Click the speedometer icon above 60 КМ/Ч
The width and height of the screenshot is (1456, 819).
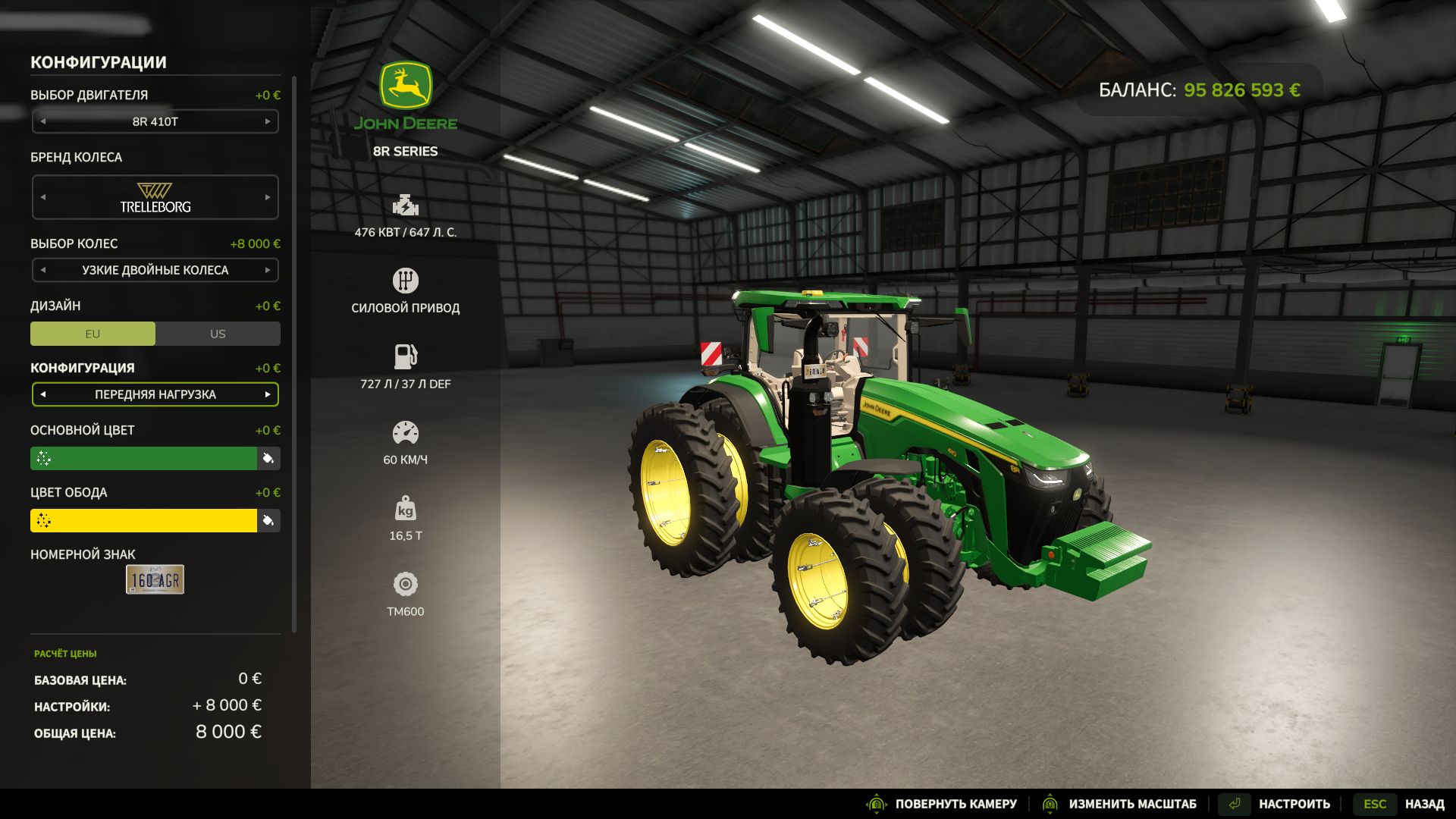406,432
